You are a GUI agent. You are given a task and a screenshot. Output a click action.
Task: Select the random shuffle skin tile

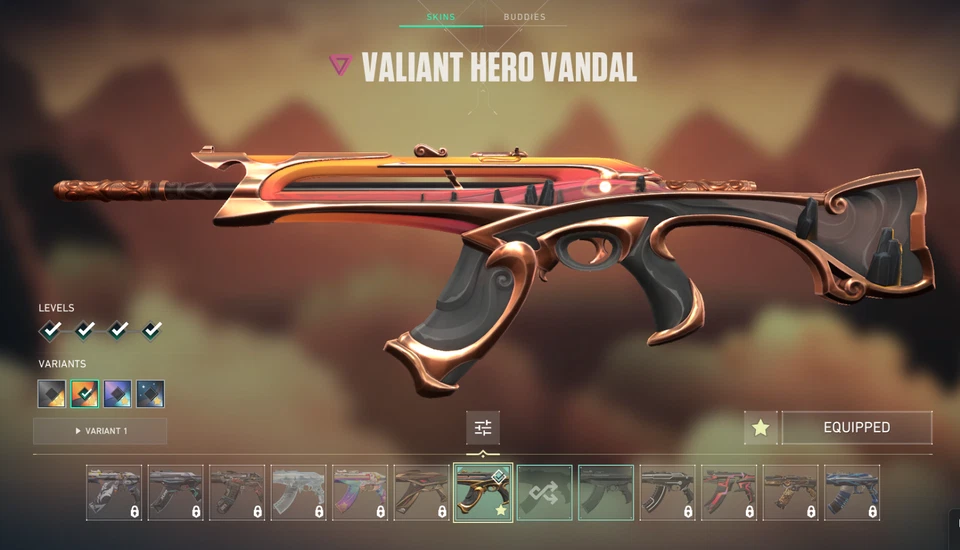pos(544,492)
